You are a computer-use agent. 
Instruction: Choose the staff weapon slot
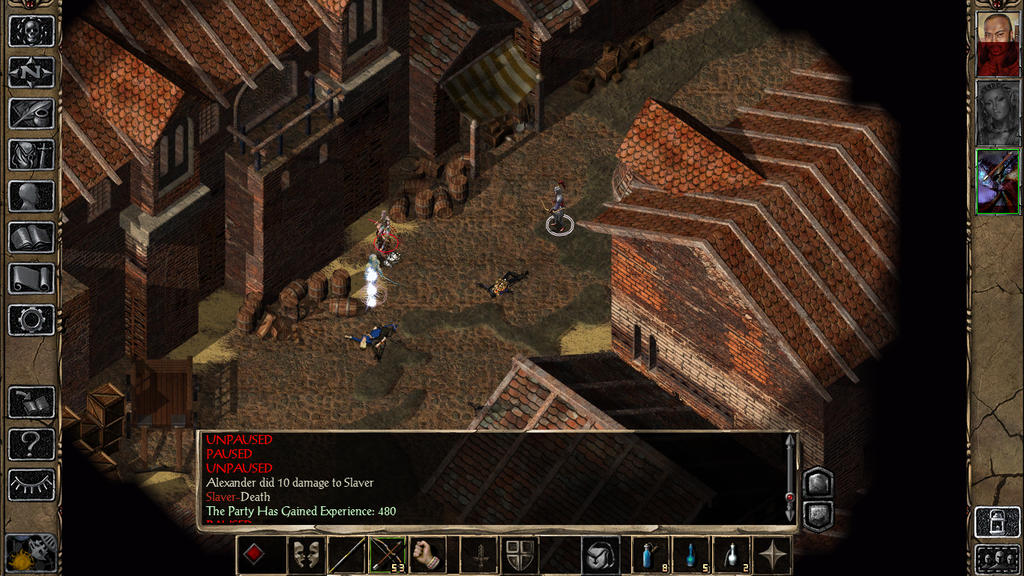[346, 555]
